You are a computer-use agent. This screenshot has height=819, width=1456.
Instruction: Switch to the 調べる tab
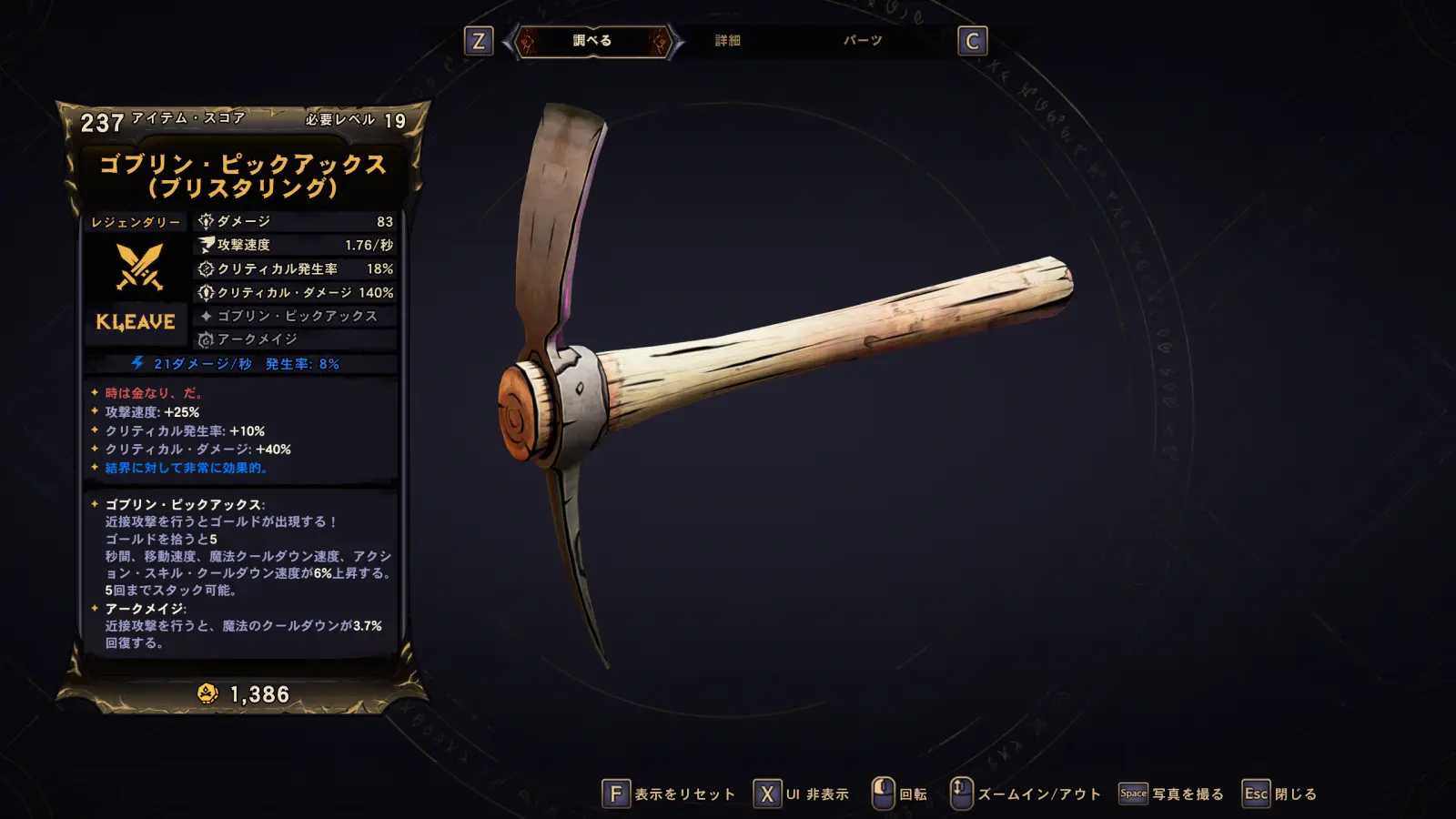592,41
